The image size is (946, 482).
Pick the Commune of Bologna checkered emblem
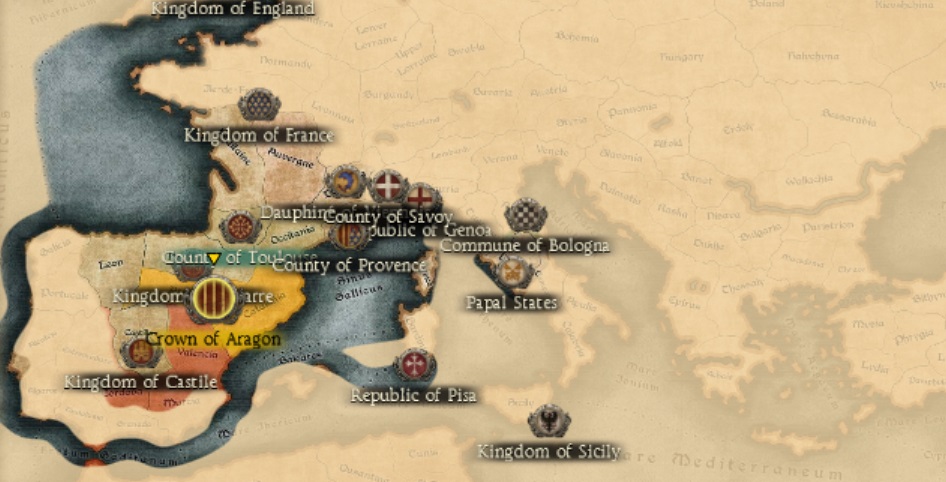(523, 215)
